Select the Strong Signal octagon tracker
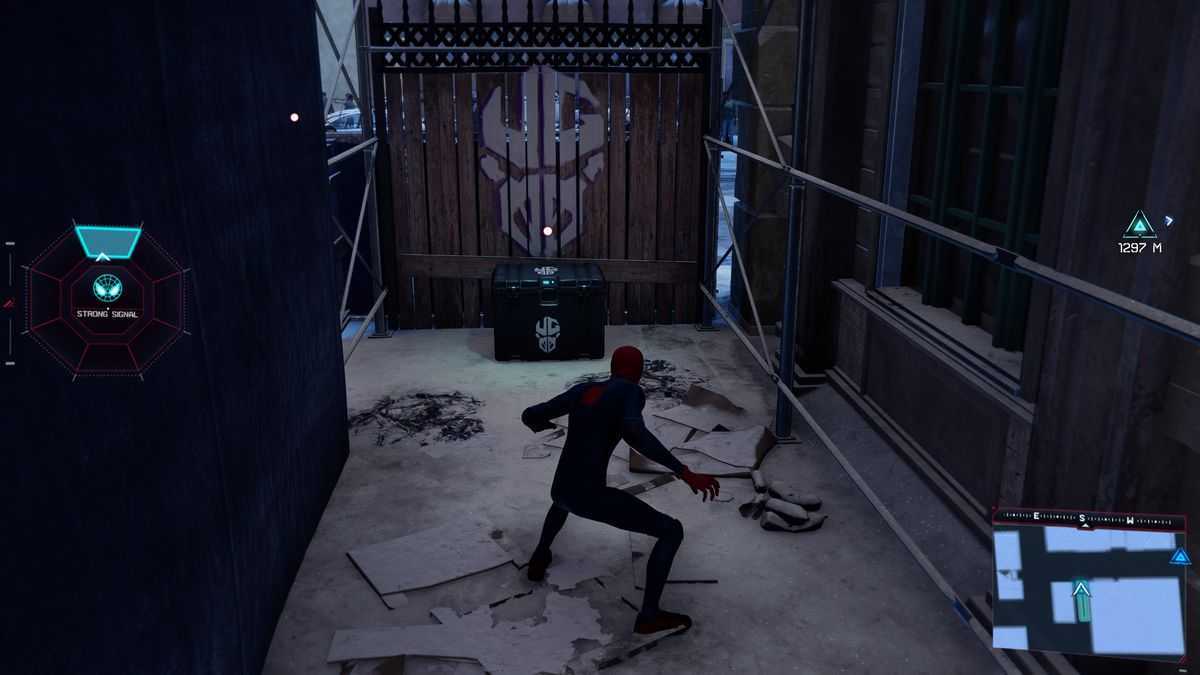Screen dimensions: 1200x675 tap(106, 301)
